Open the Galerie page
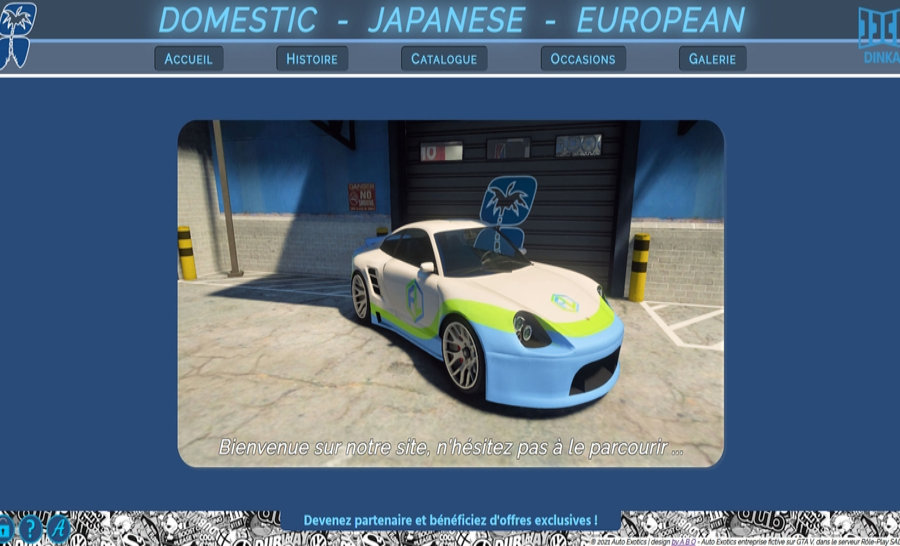 (712, 59)
